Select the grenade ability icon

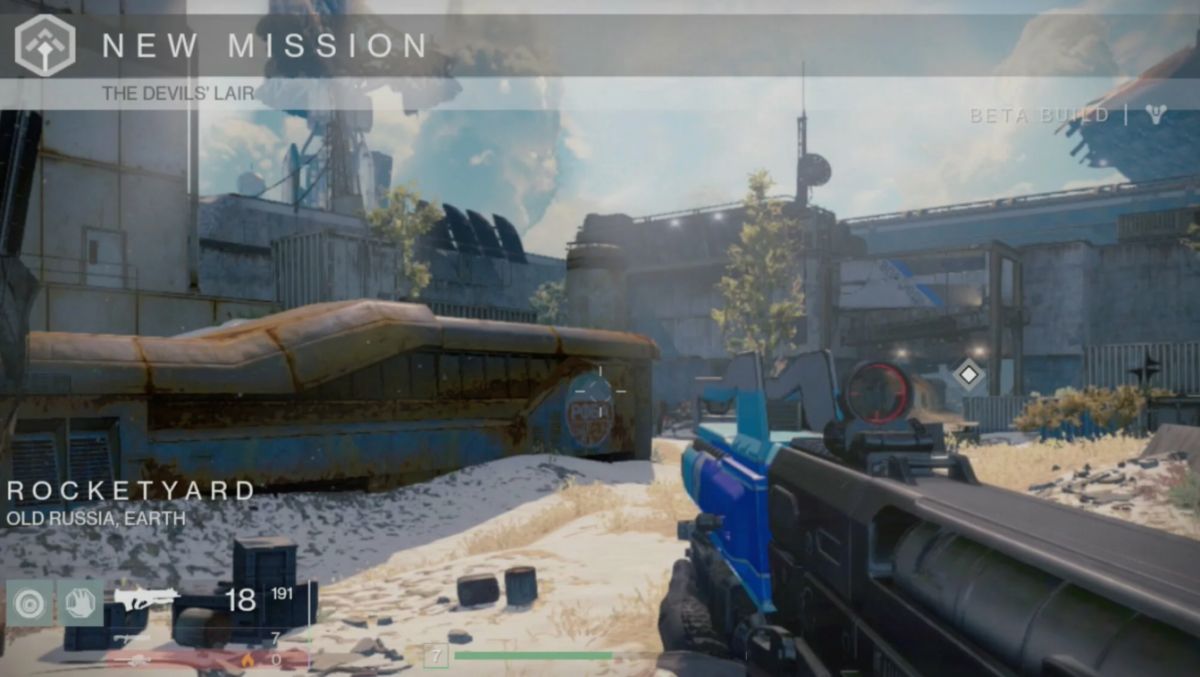(x=29, y=603)
